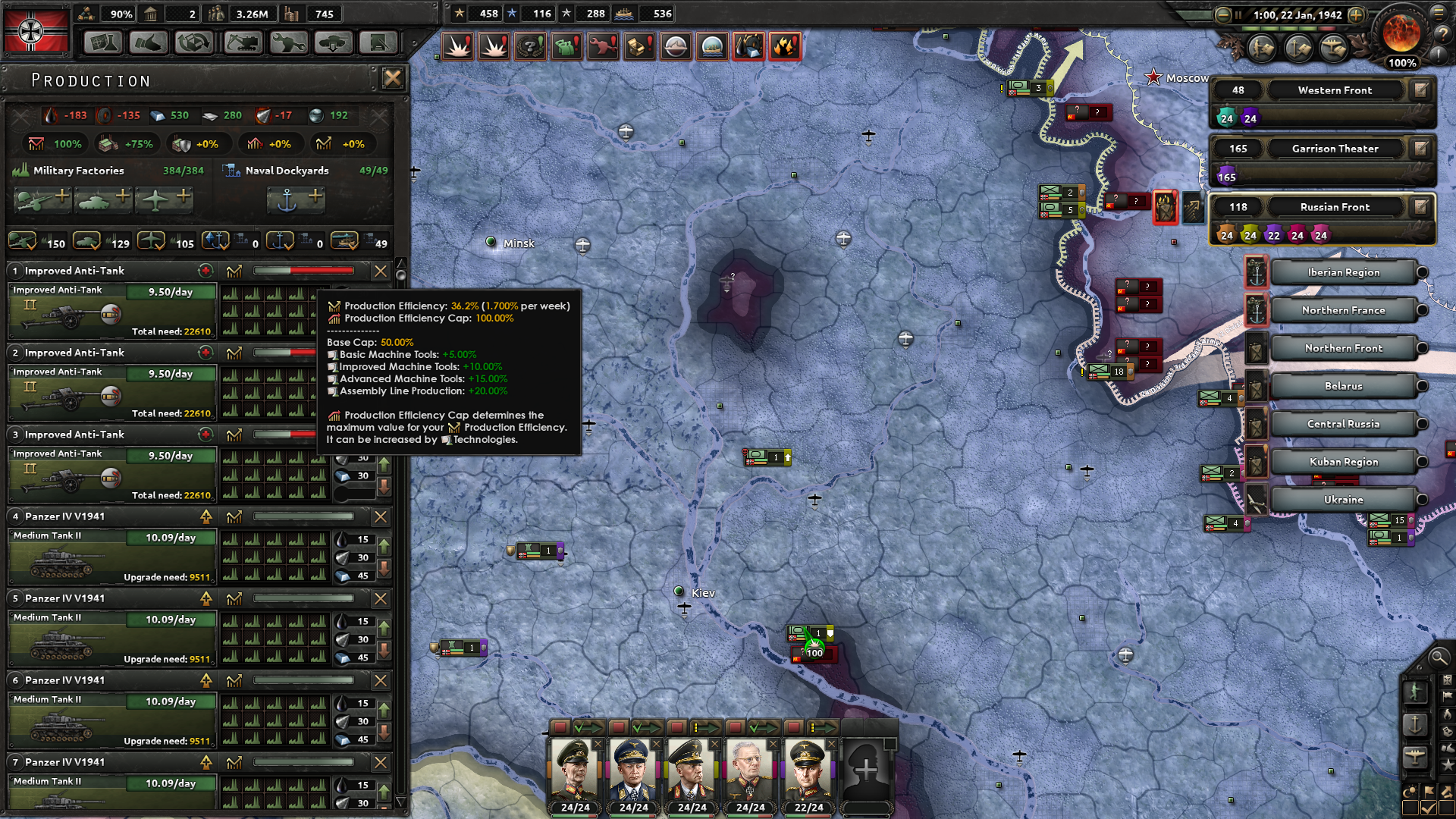1456x819 pixels.
Task: Filter production by aircraft factory category
Action: [x=152, y=240]
